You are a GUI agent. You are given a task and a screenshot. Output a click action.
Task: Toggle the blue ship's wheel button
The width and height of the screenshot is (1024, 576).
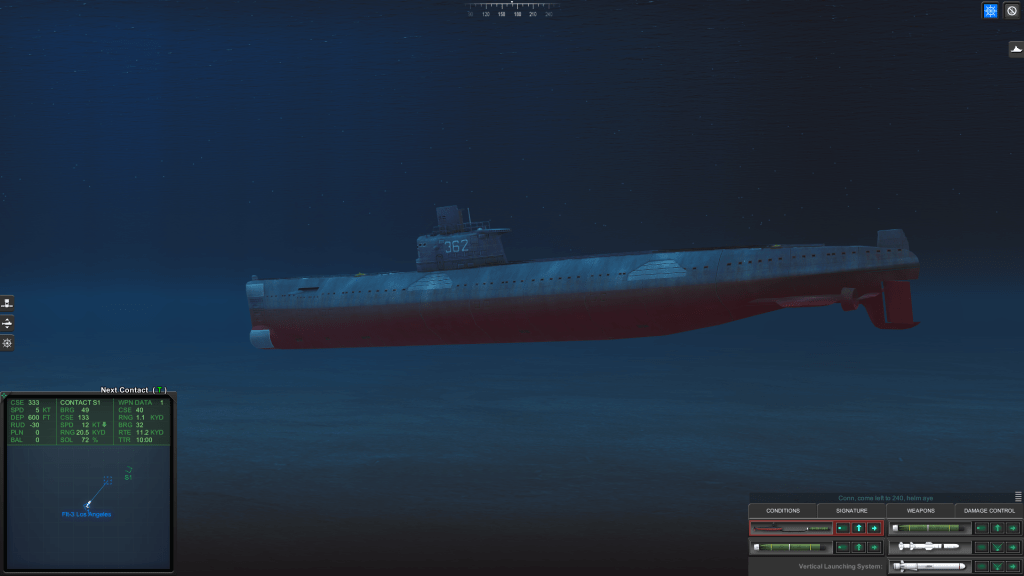click(990, 11)
